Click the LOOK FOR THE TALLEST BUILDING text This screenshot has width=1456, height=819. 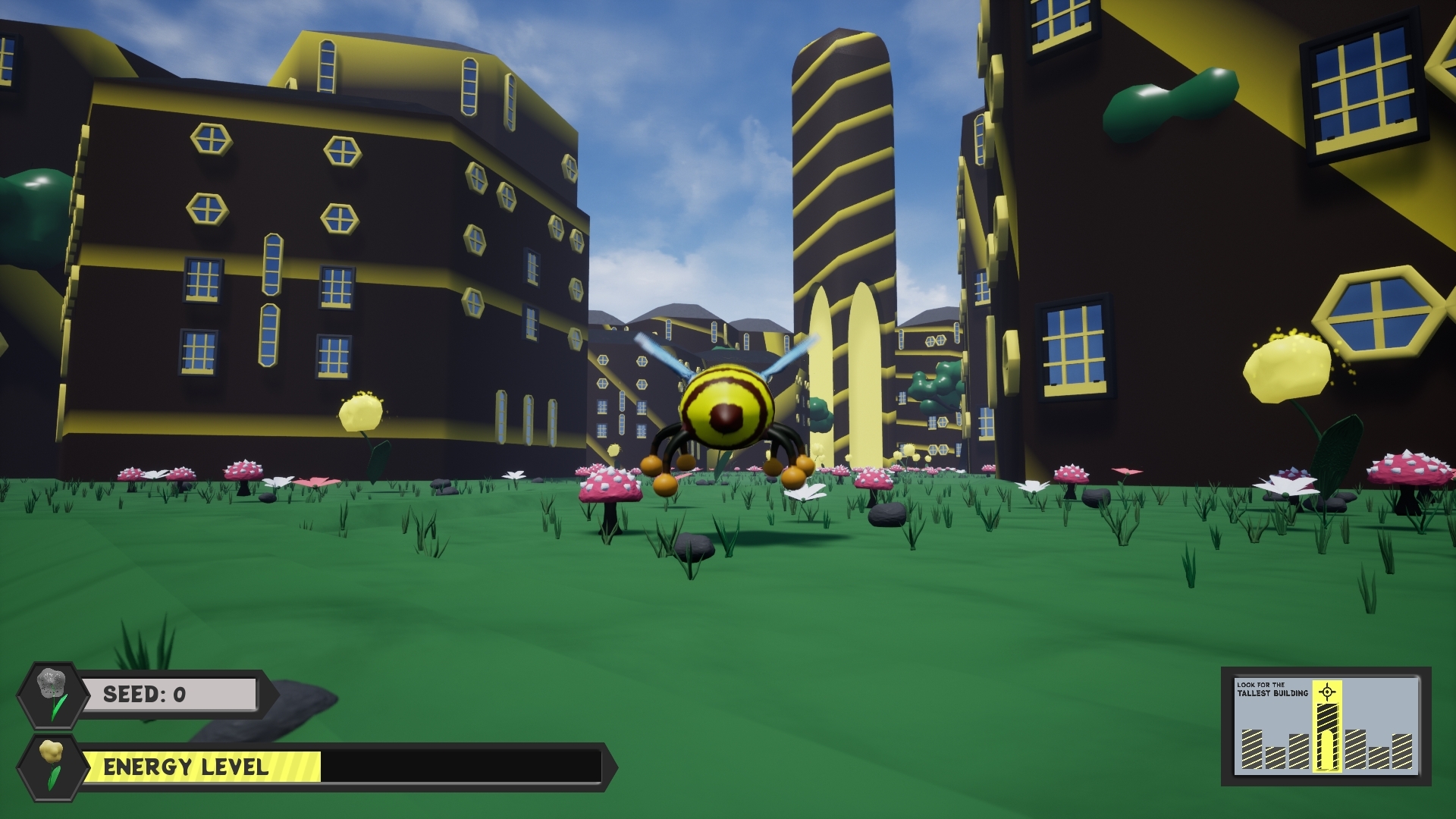pyautogui.click(x=1274, y=689)
